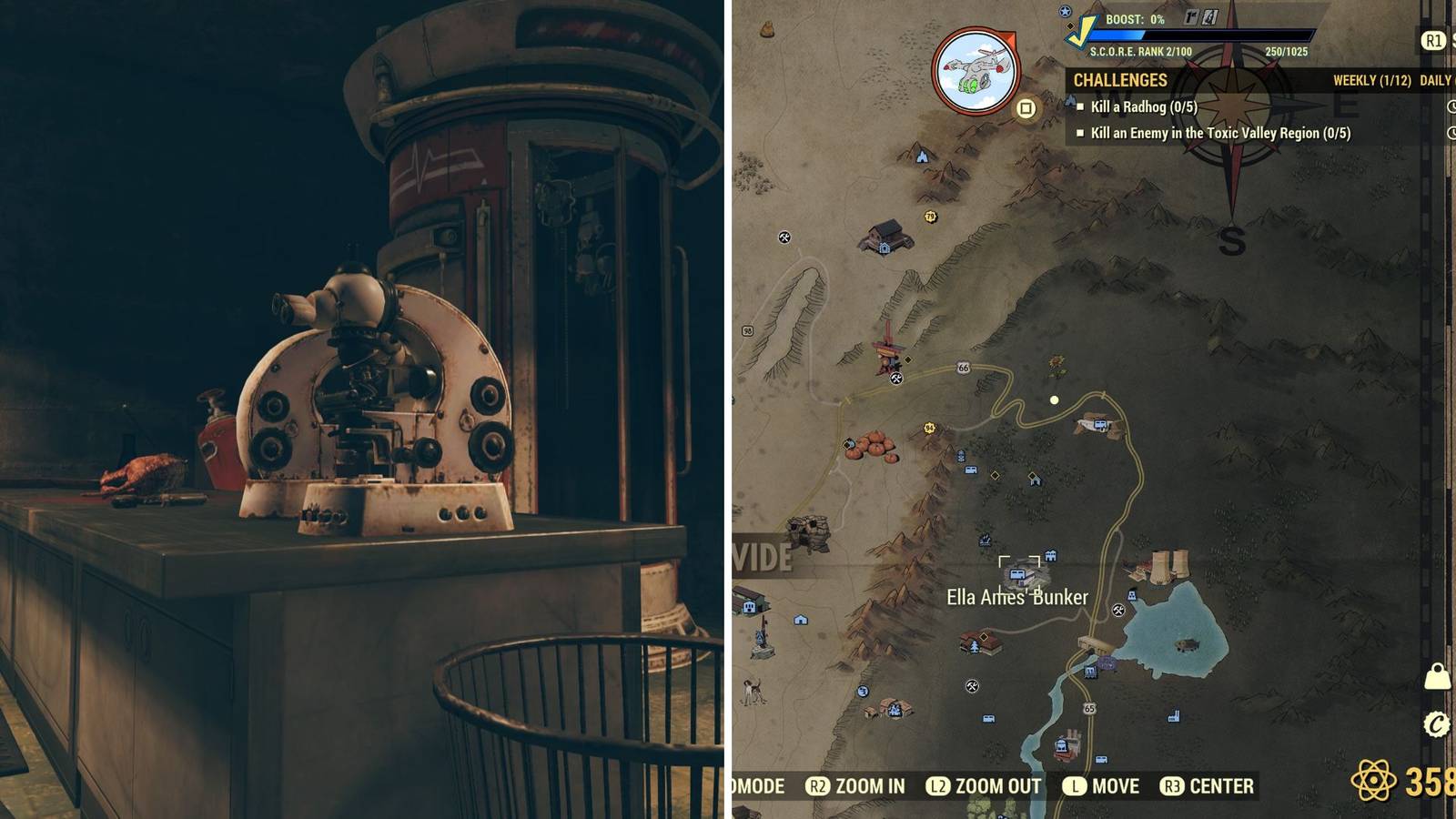Screen dimensions: 1456x819
Task: Select the Ella Ames' Bunker map marker
Action: point(1016,573)
